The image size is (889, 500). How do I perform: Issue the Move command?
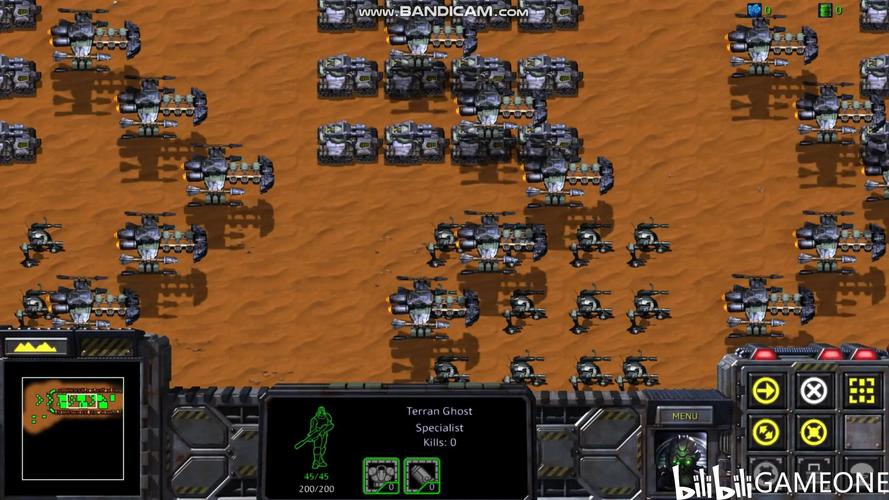click(x=766, y=390)
